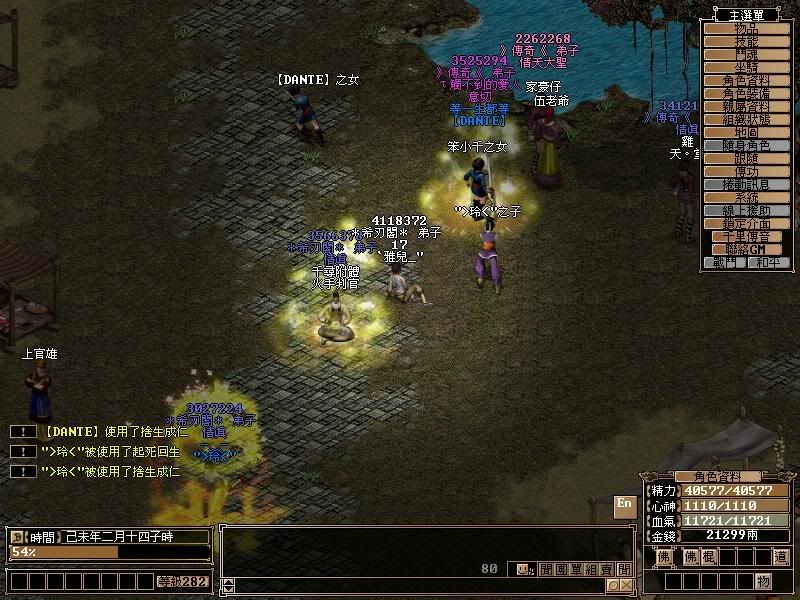This screenshot has height=600, width=800.
Task: Open the 物品 items menu entry
Action: [747, 29]
